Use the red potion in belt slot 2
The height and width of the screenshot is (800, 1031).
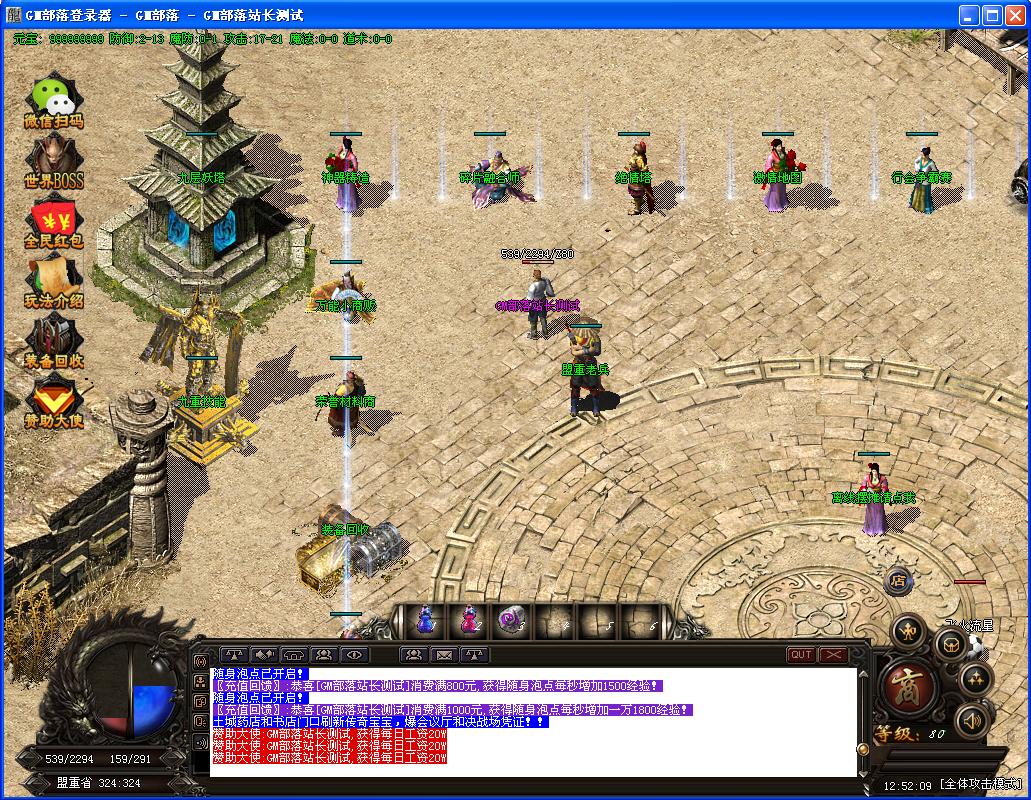click(x=469, y=621)
